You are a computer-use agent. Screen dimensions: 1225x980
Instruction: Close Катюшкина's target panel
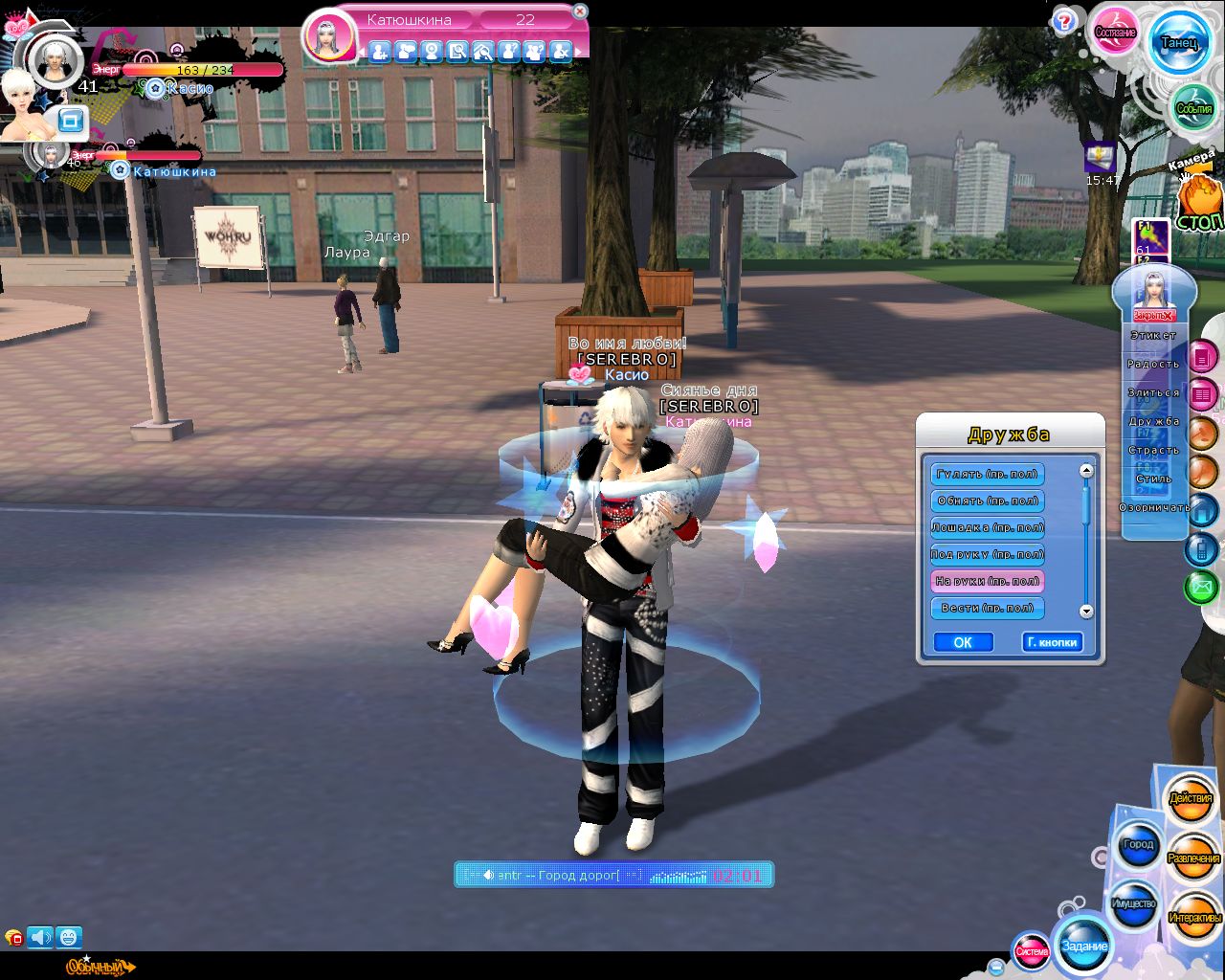click(x=579, y=11)
